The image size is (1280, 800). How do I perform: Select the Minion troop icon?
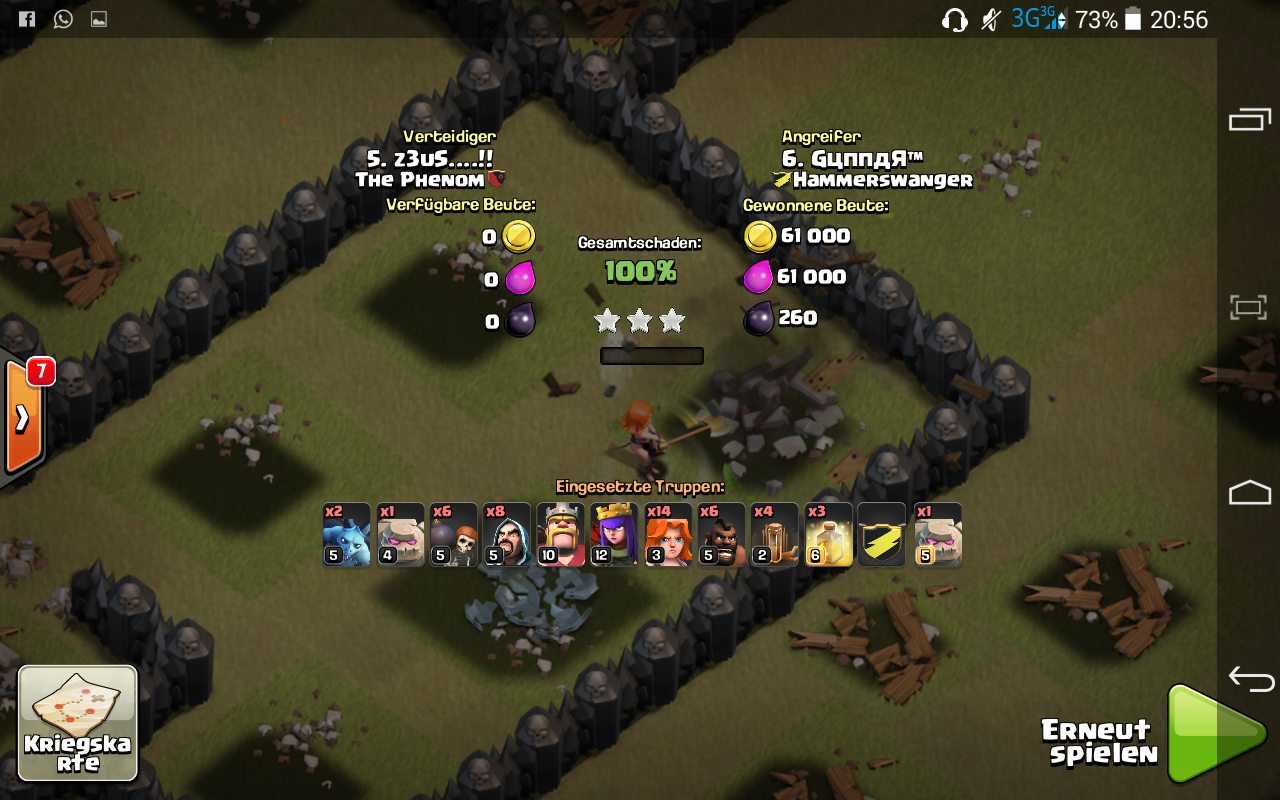pos(346,535)
